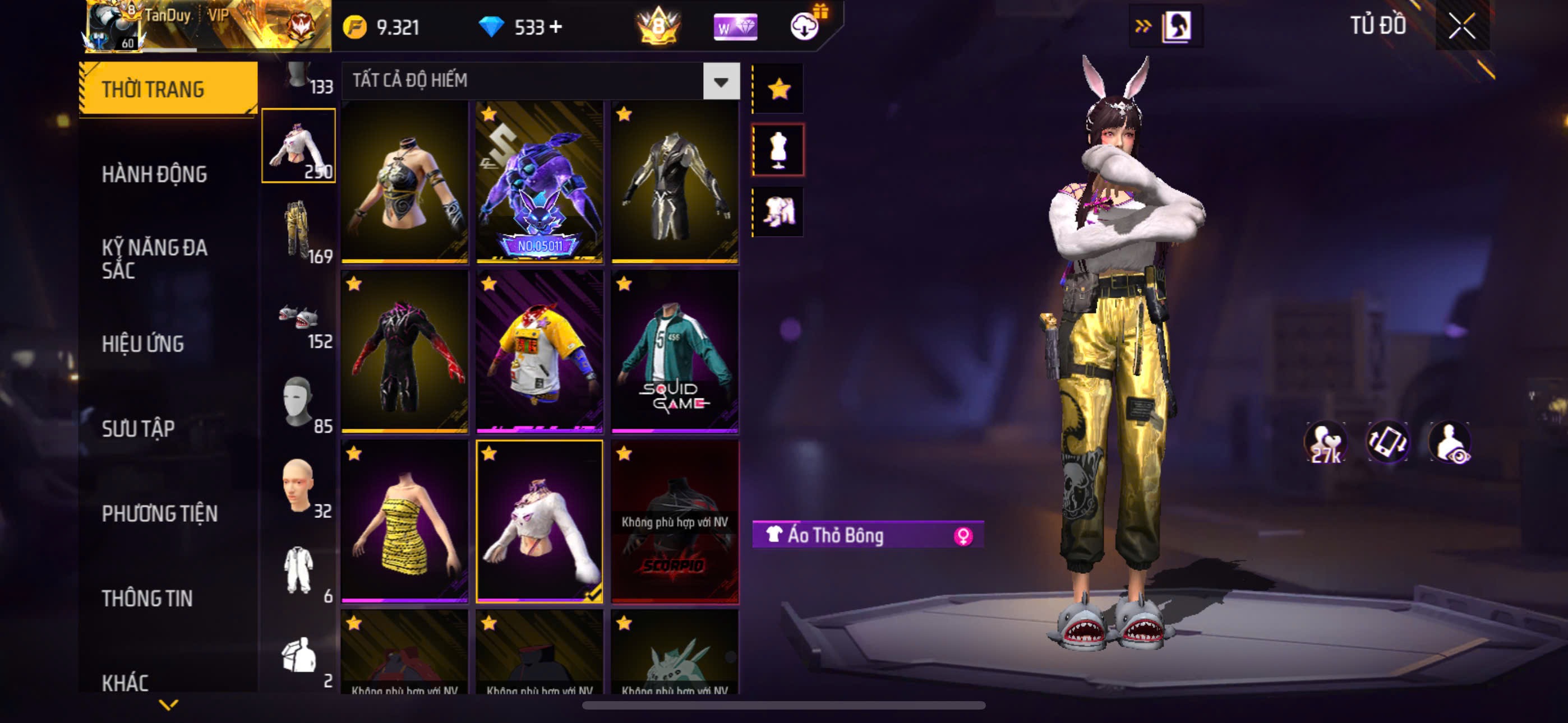
Task: Open the cloud download icon with gift
Action: coord(805,26)
